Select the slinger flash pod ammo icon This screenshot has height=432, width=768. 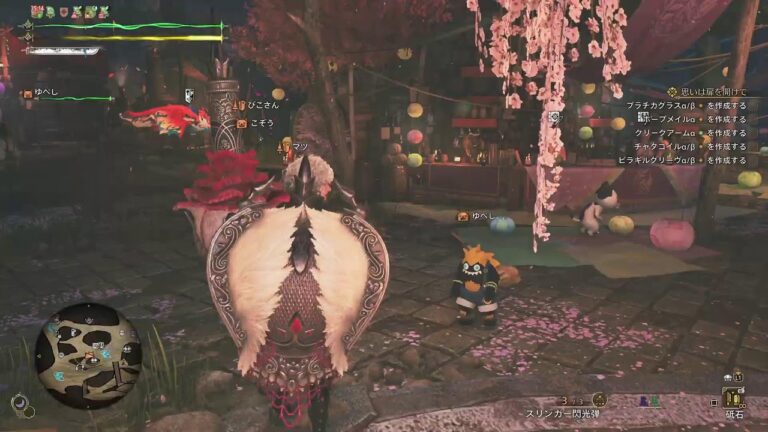click(x=599, y=400)
